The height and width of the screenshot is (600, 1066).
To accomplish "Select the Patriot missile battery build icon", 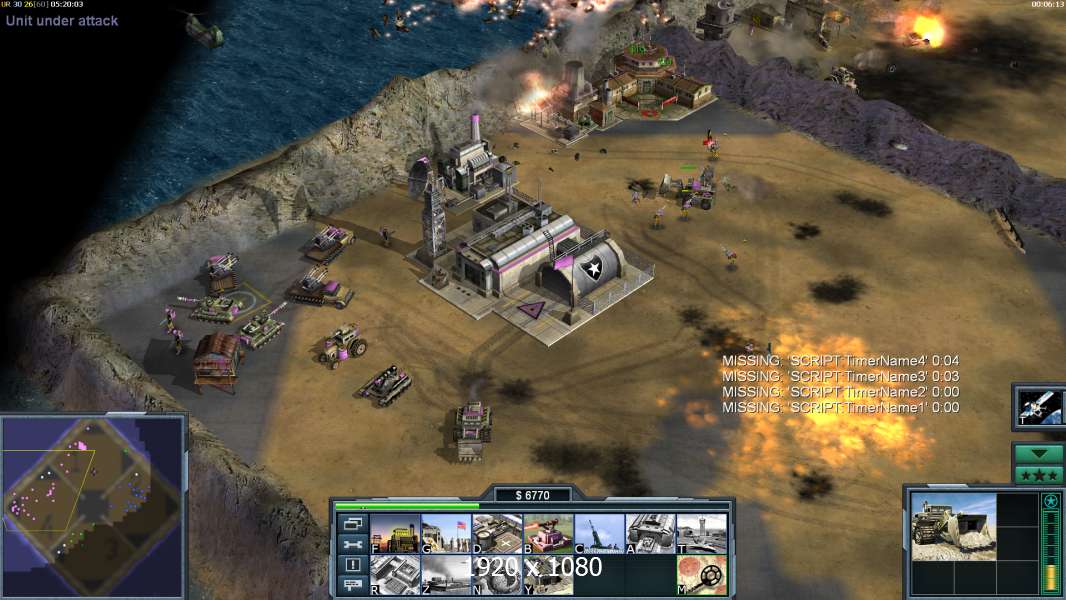I will coord(599,534).
